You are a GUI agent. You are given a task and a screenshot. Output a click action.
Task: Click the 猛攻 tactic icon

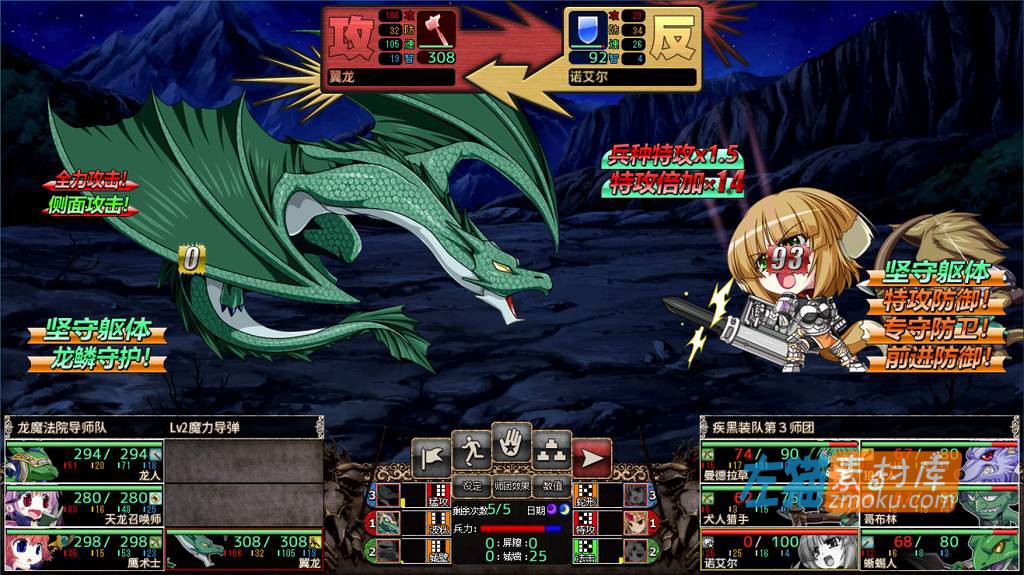(x=437, y=495)
